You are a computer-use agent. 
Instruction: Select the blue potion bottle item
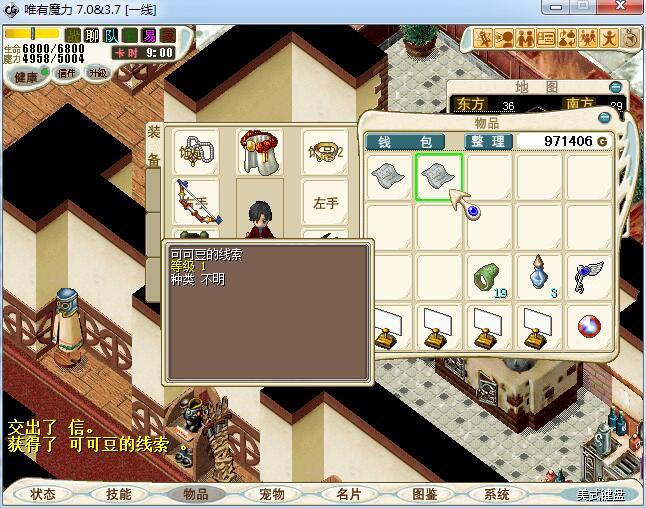pyautogui.click(x=539, y=276)
